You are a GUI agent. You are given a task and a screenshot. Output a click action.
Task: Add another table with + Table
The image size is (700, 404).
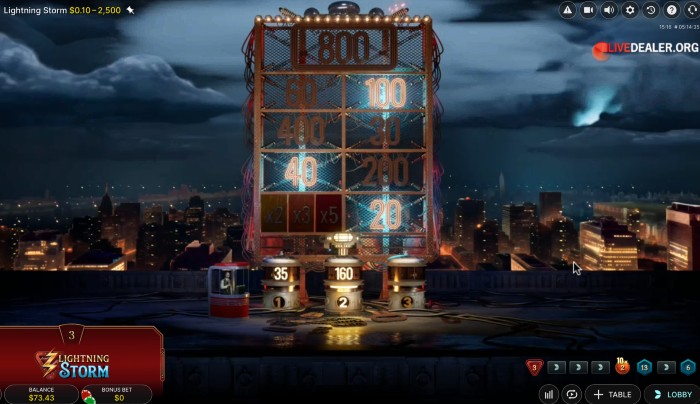pyautogui.click(x=612, y=394)
